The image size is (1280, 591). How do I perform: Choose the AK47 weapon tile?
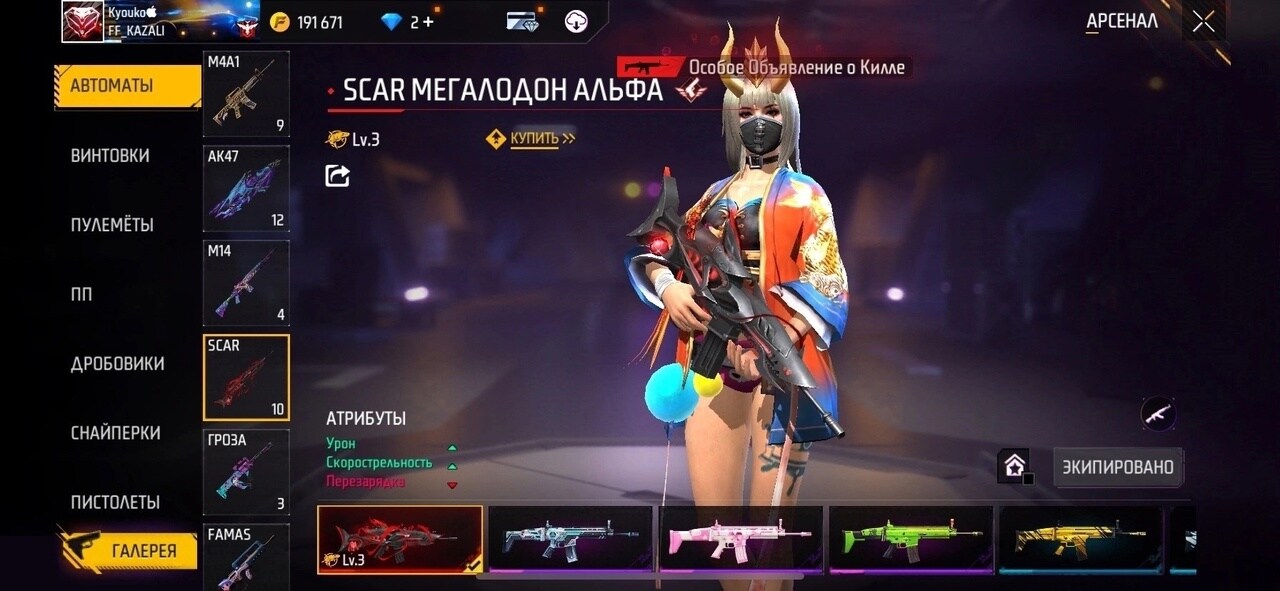pos(246,188)
